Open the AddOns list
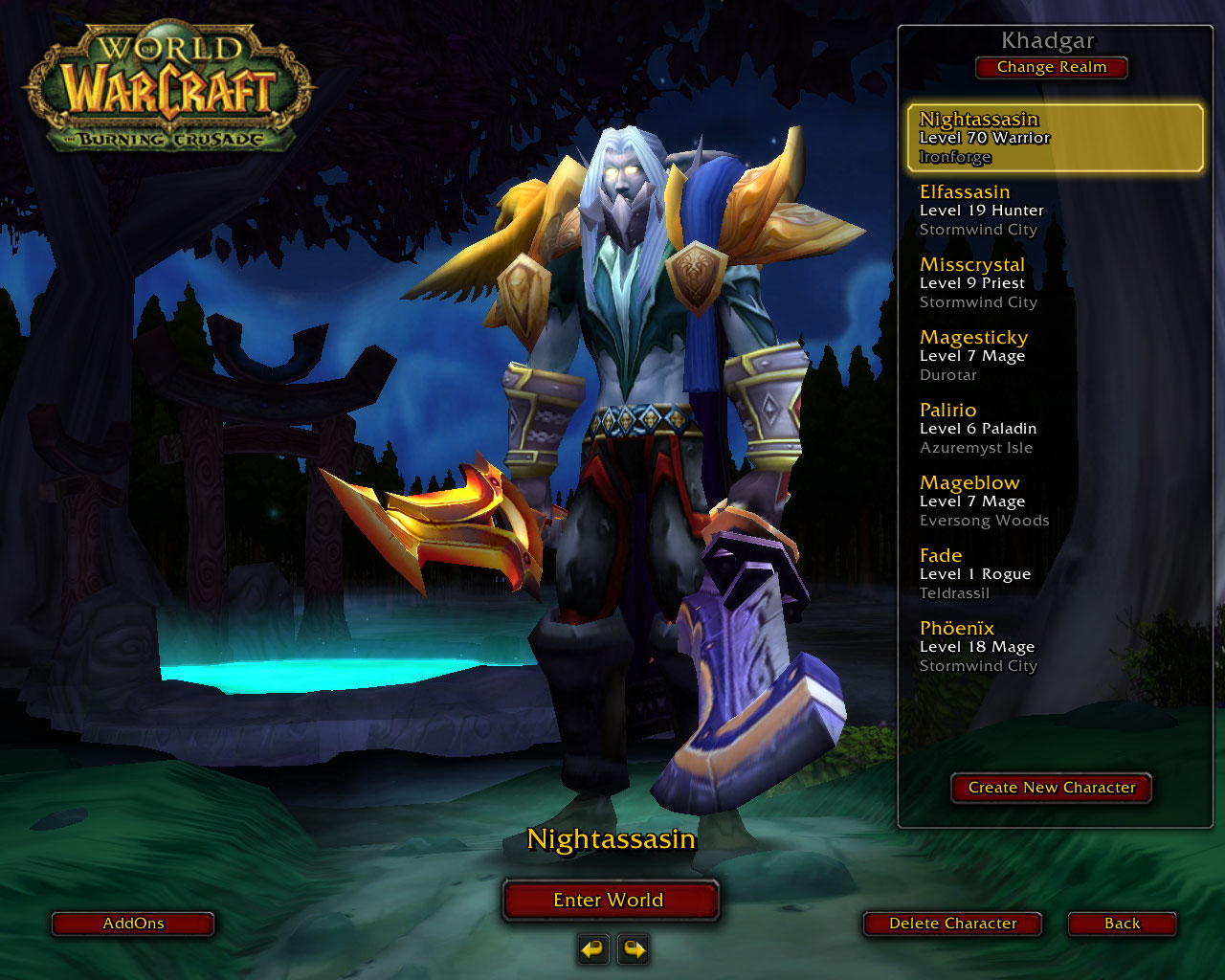Screen dimensions: 1225x980 pos(133,924)
